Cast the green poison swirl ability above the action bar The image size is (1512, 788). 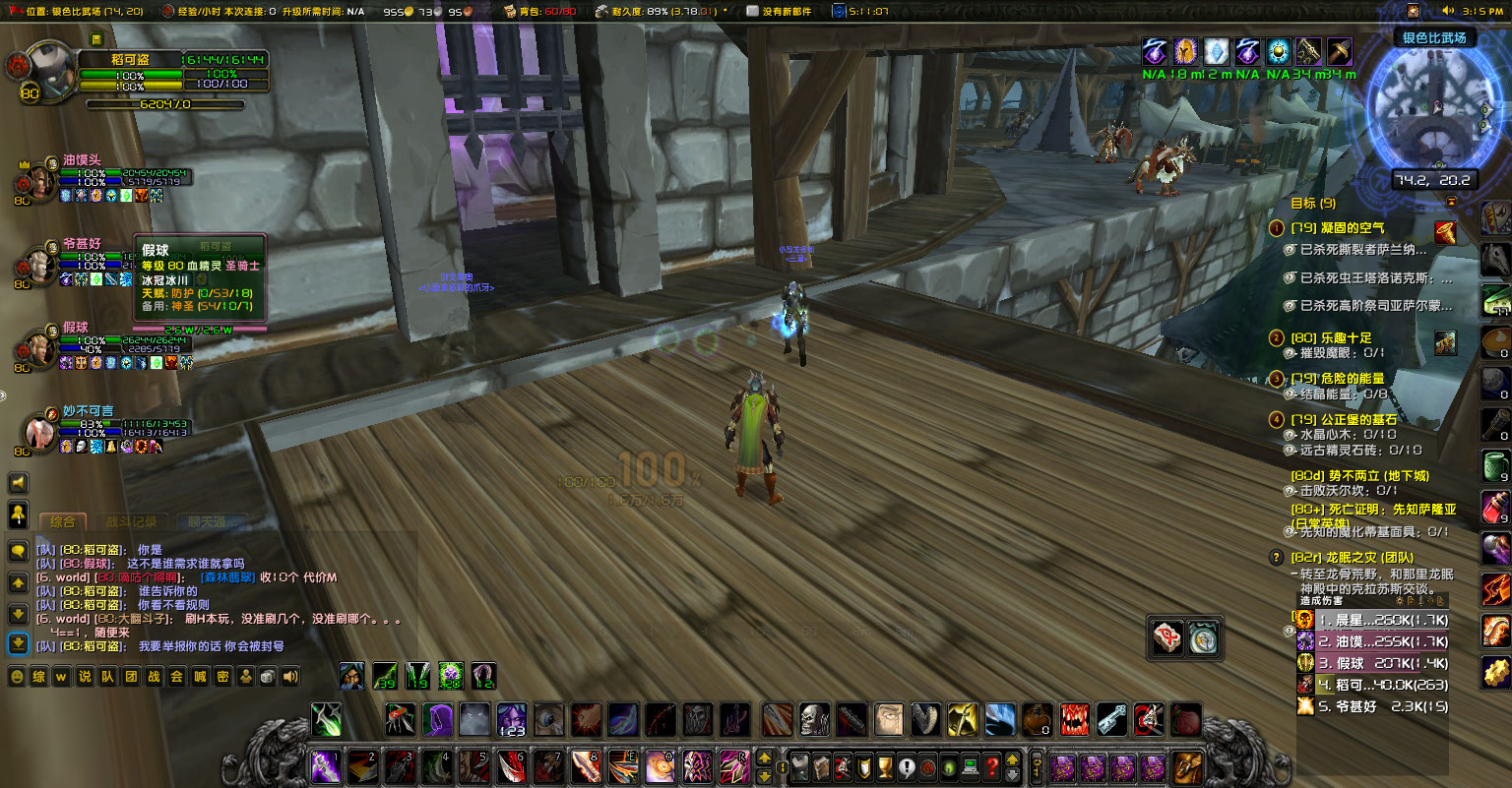pyautogui.click(x=450, y=676)
